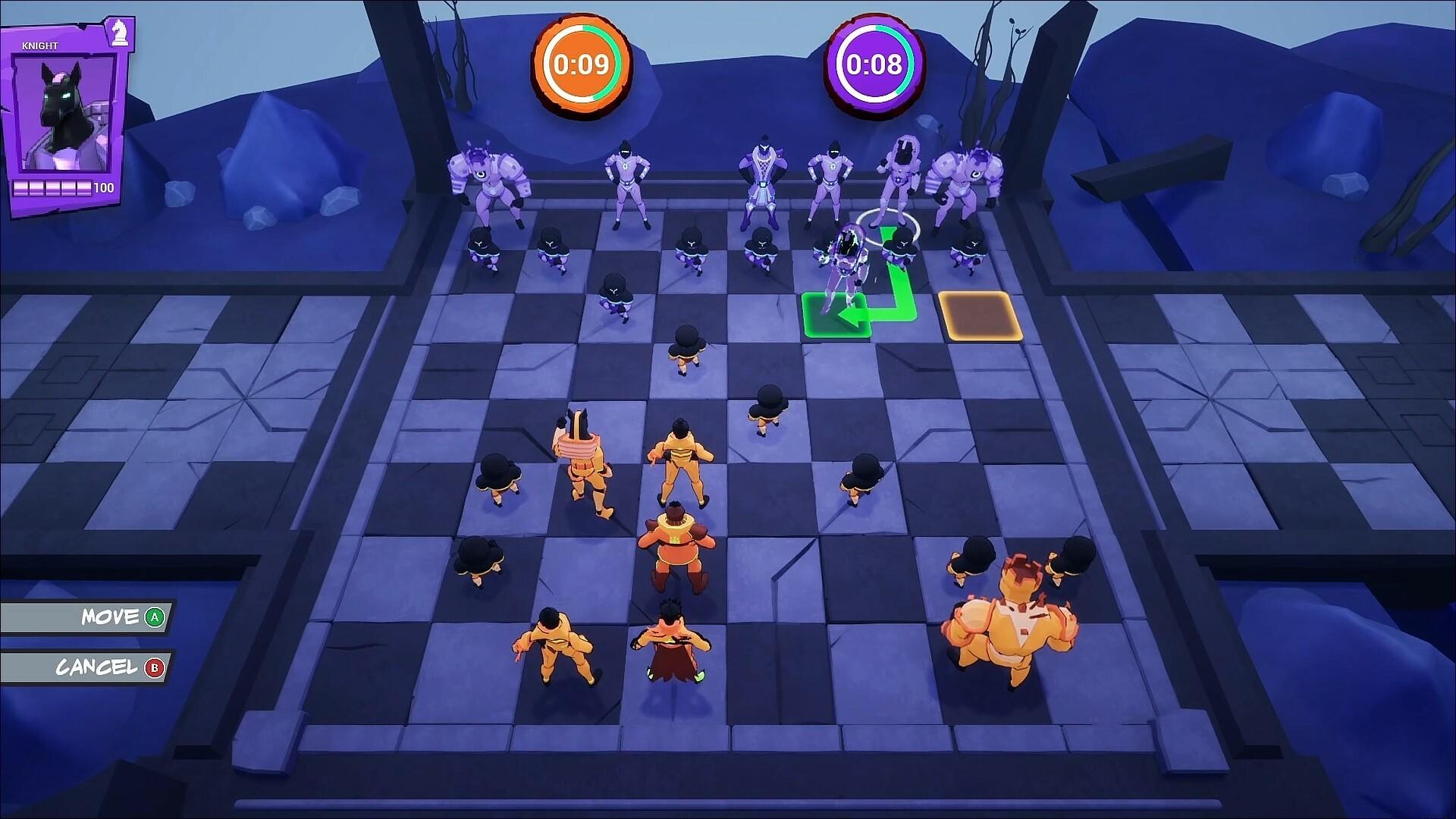The height and width of the screenshot is (819, 1456).
Task: Click the green A button circle
Action: click(153, 618)
